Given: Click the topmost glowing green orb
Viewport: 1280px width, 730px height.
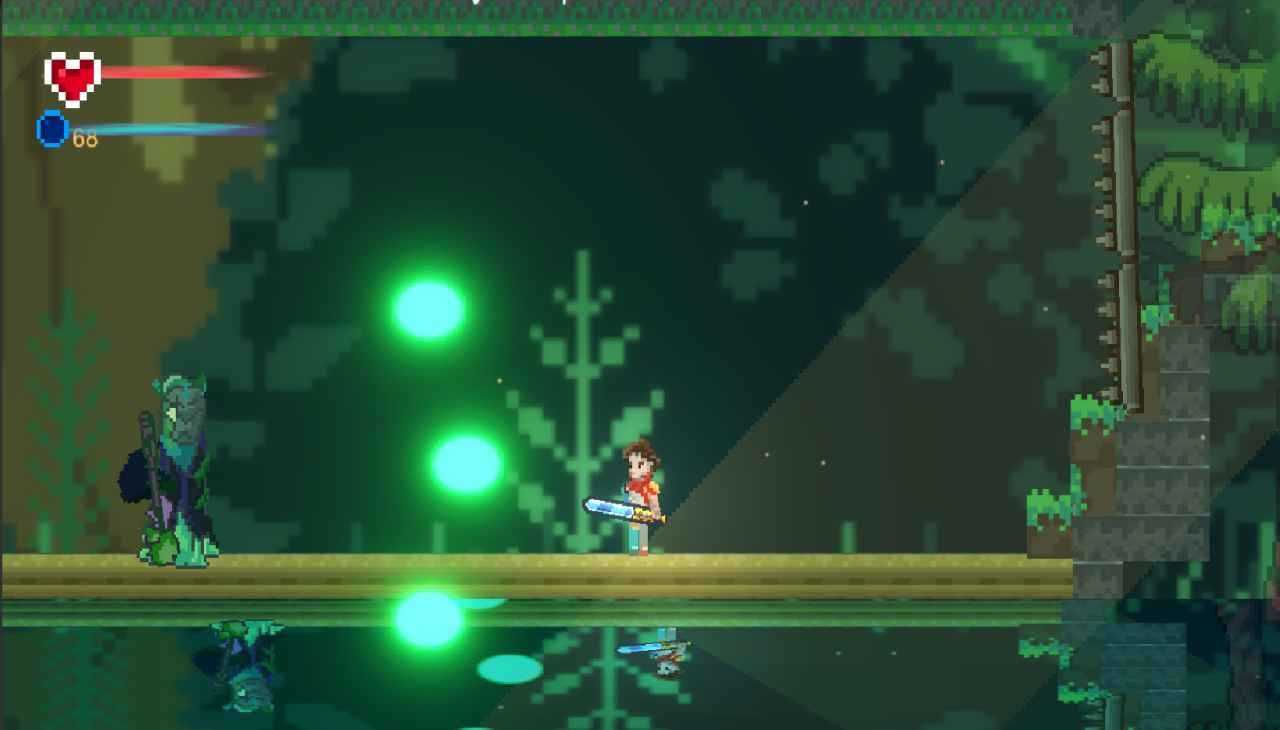Looking at the screenshot, I should [x=428, y=308].
